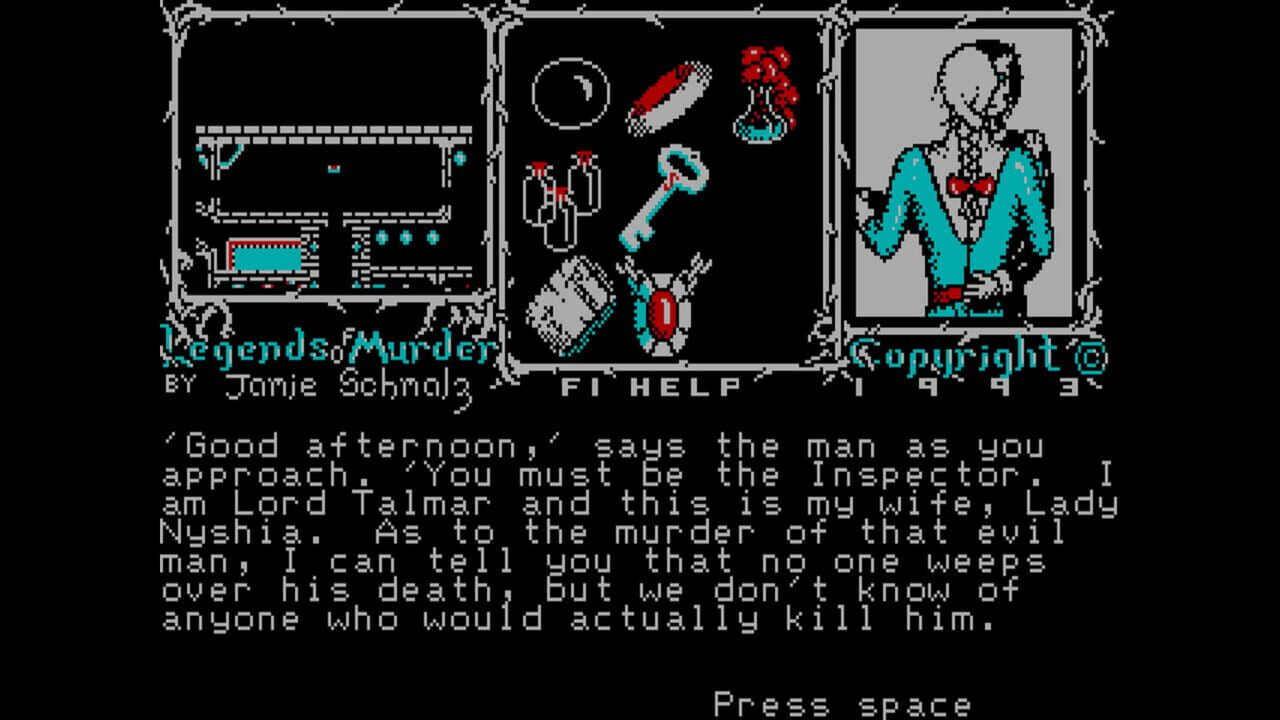
Task: Click the leather pouch item at bottom left
Action: pyautogui.click(x=570, y=305)
